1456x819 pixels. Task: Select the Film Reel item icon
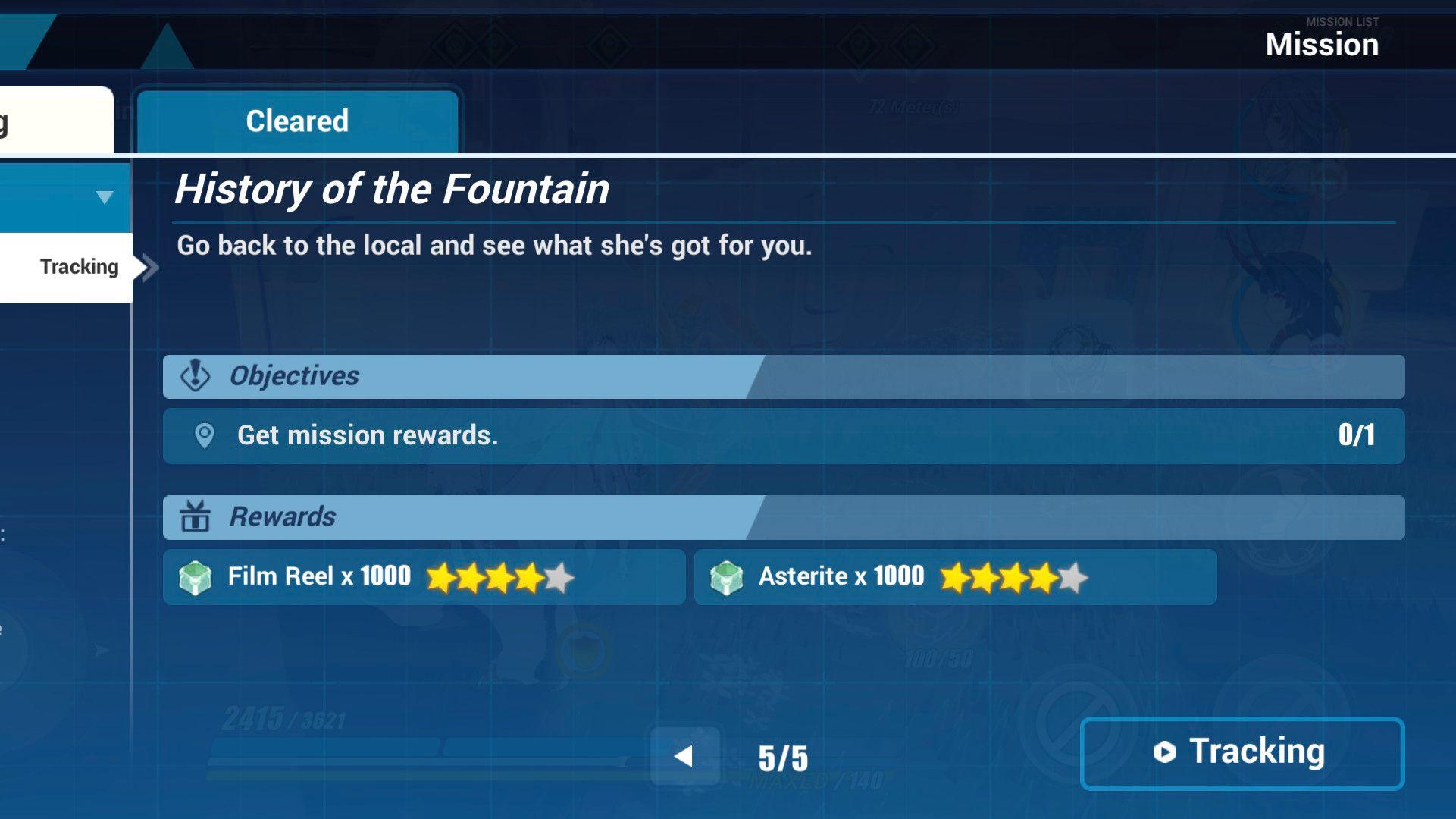(x=195, y=577)
